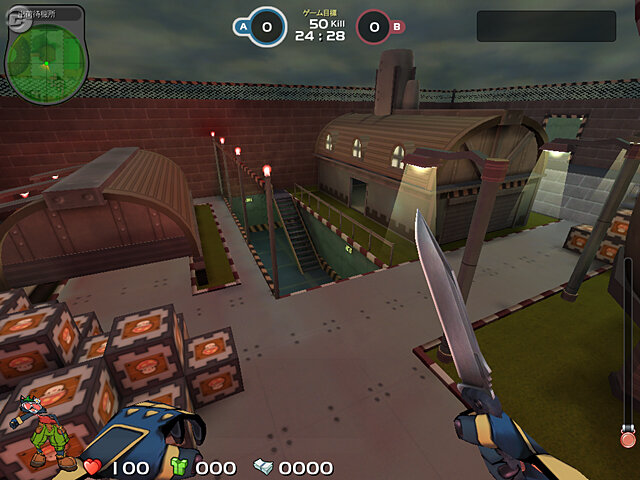Click the green armor vest icon

click(x=180, y=467)
